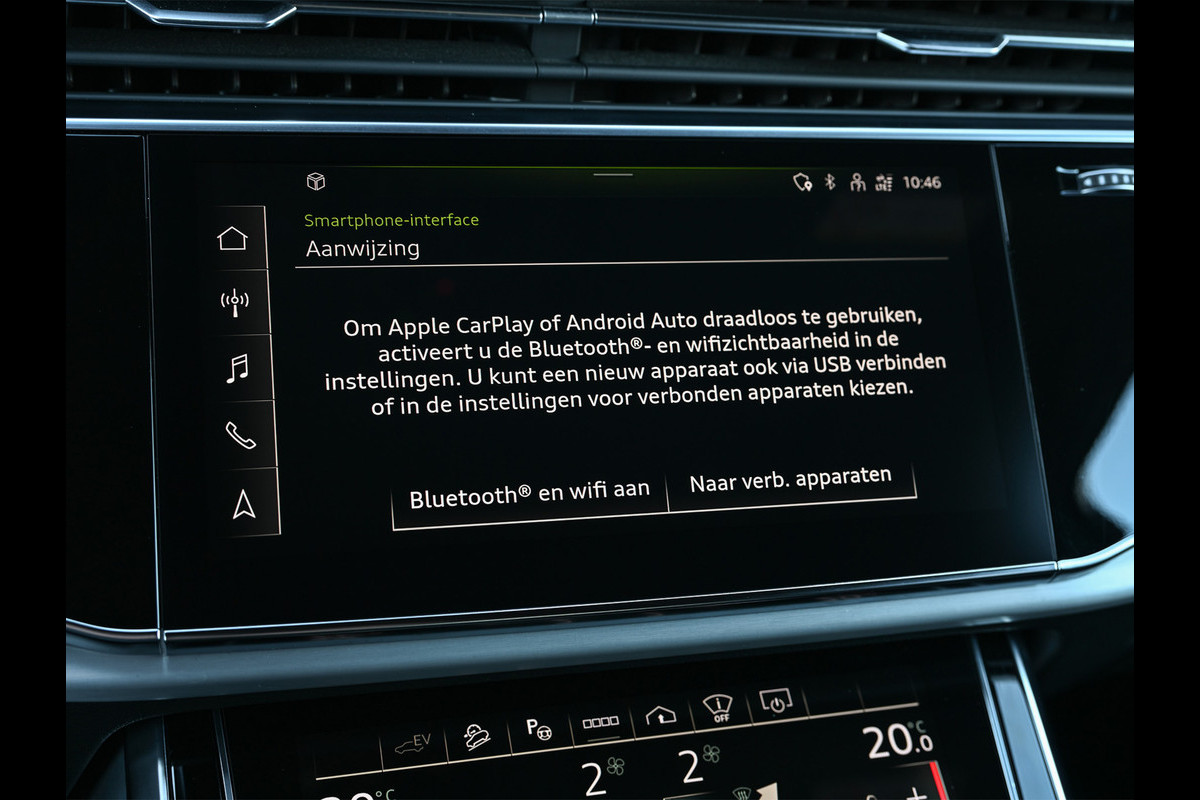The image size is (1200, 800).
Task: Pull down the top-center handle bar
Action: pyautogui.click(x=612, y=175)
